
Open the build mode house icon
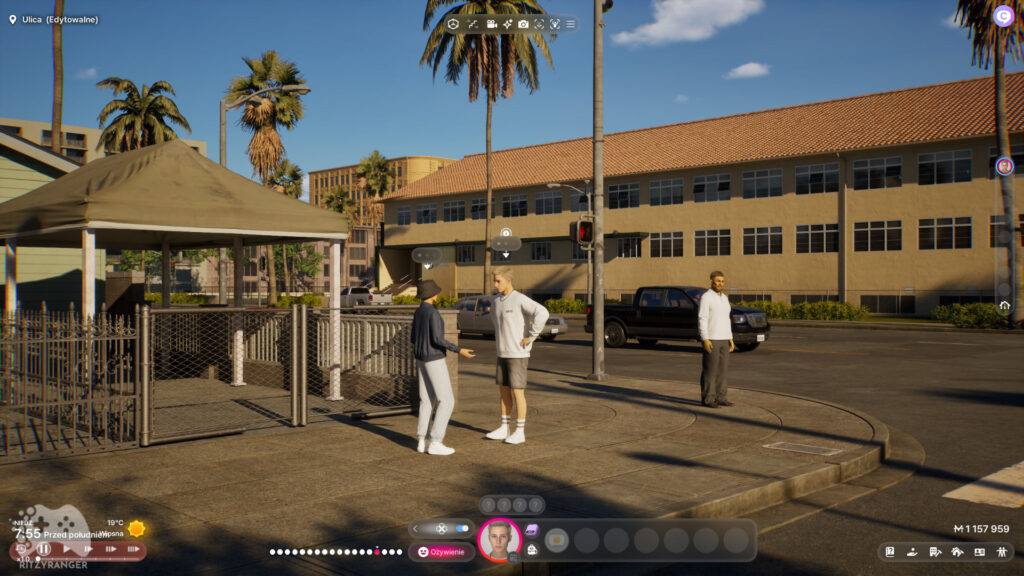click(957, 552)
